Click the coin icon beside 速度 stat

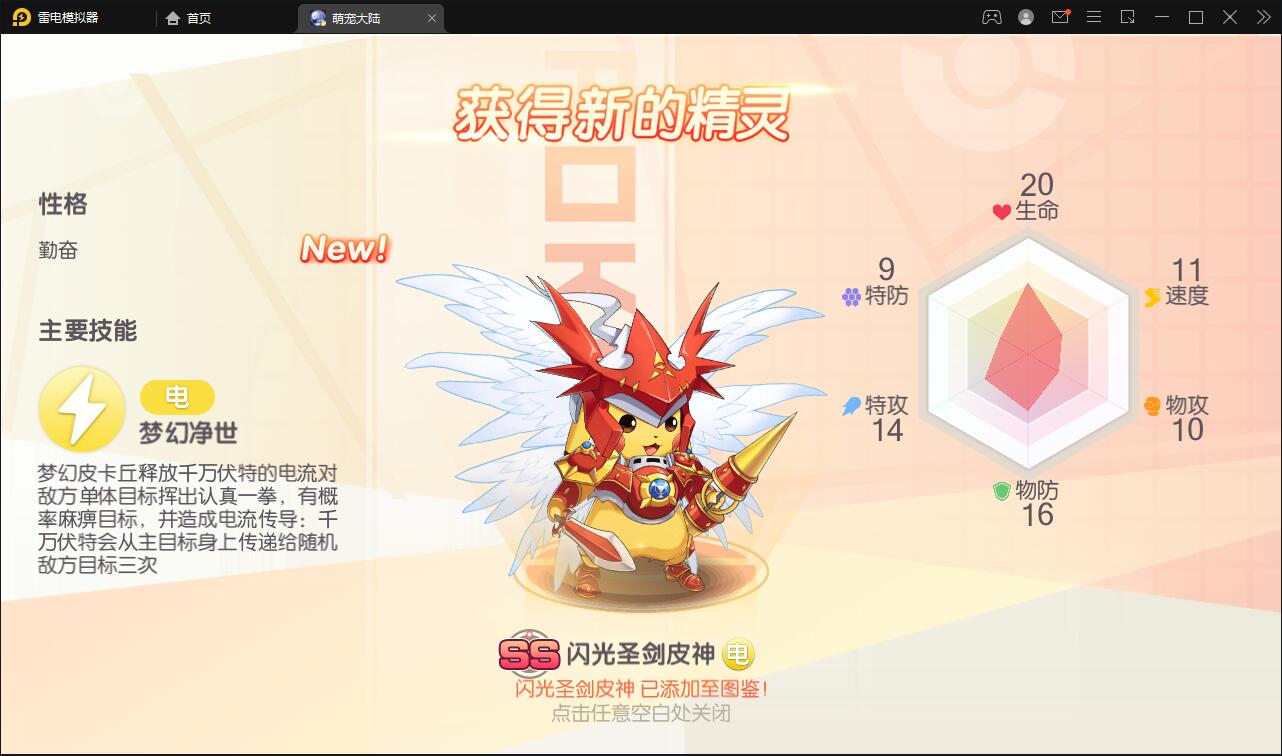point(1154,296)
